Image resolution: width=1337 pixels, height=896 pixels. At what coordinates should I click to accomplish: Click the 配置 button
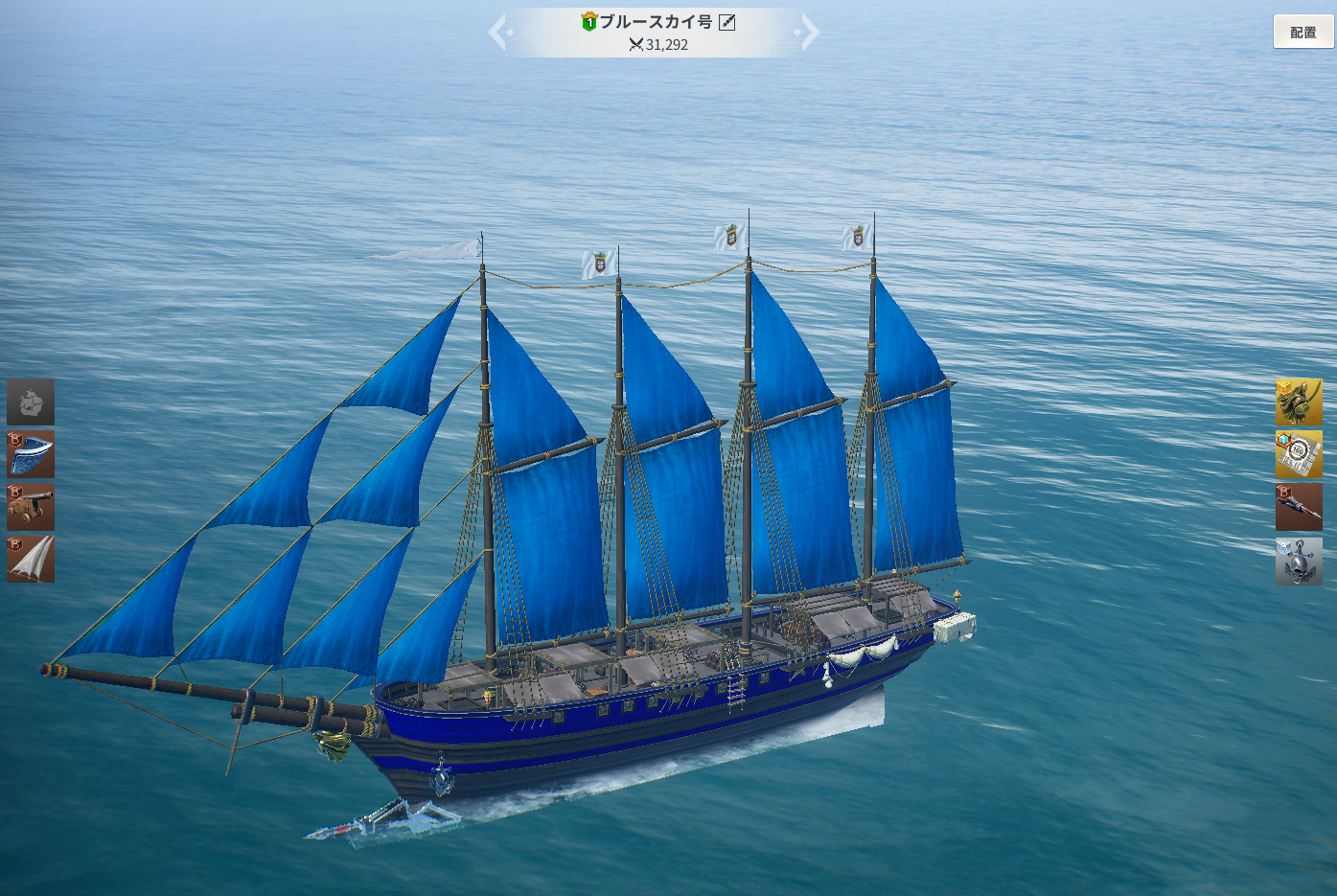[x=1302, y=32]
